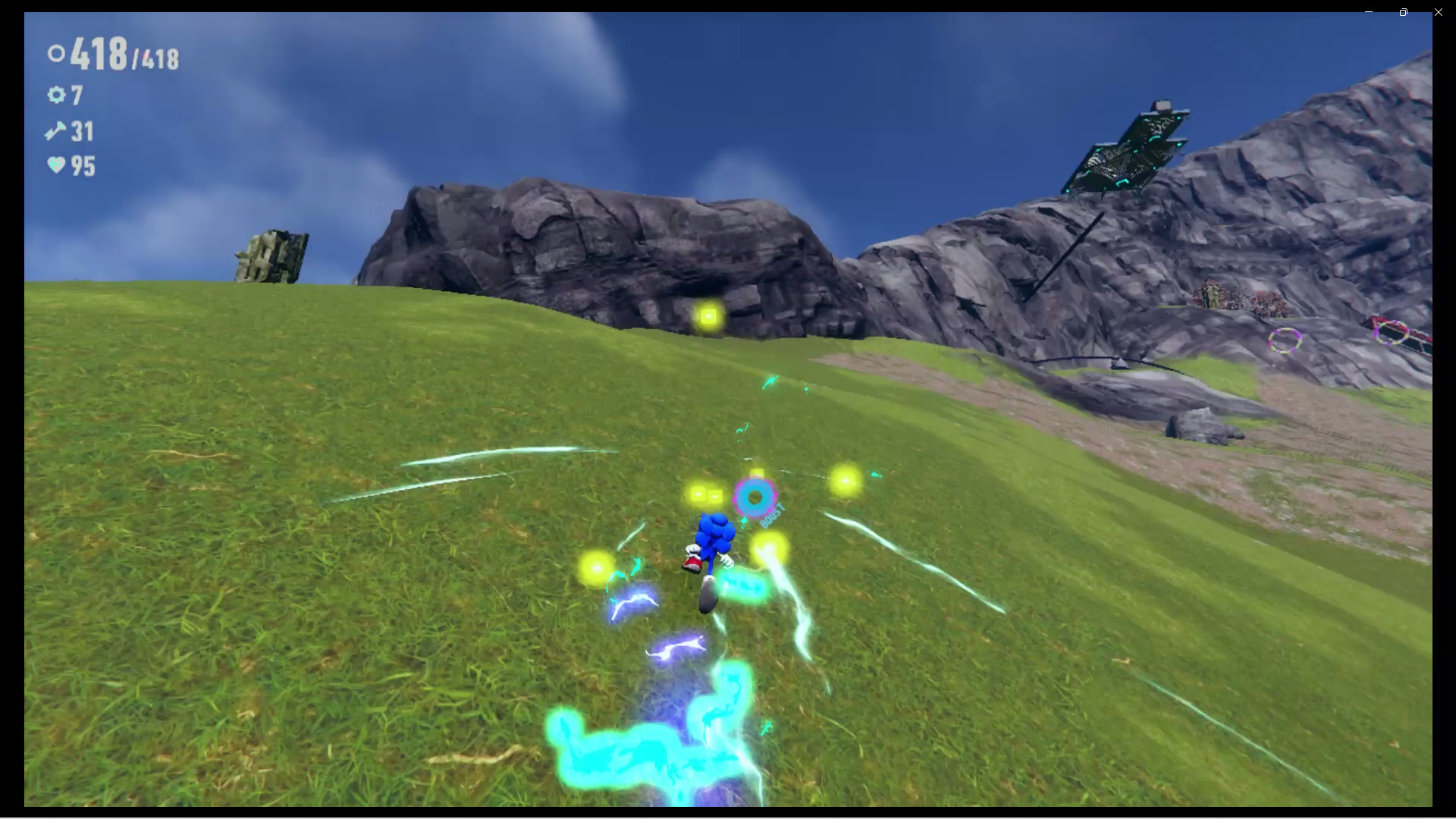Click the glowing BOOST ring target
Screen dimensions: 1456x819
click(x=755, y=497)
